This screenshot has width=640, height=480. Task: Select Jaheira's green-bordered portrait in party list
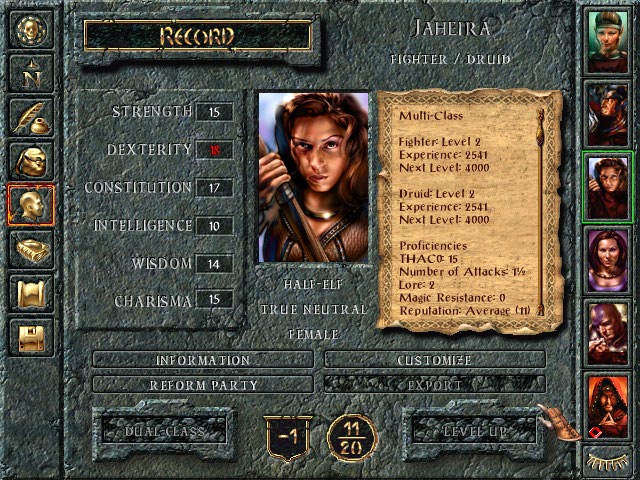[x=608, y=187]
